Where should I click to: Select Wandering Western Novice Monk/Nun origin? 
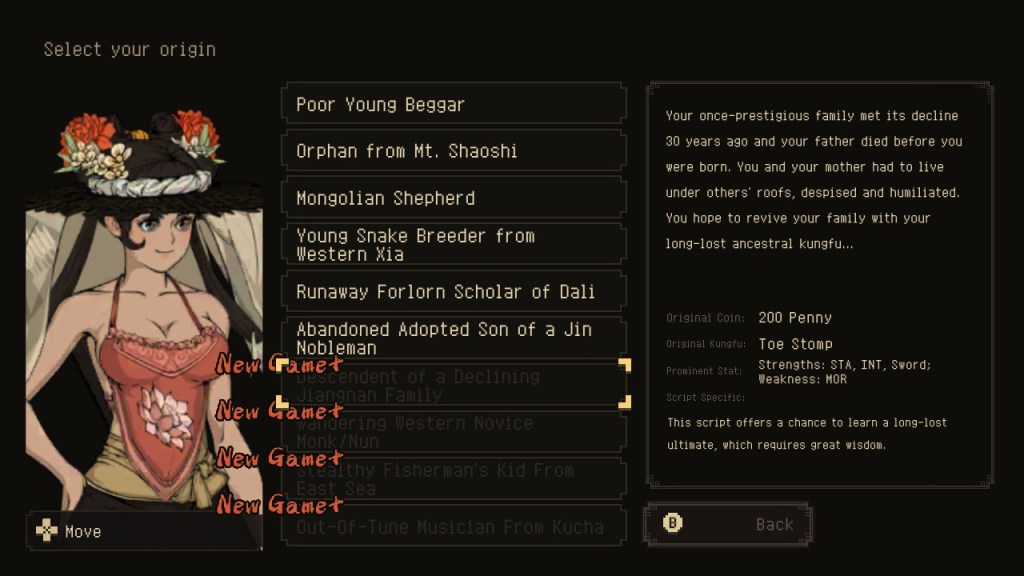click(x=453, y=432)
